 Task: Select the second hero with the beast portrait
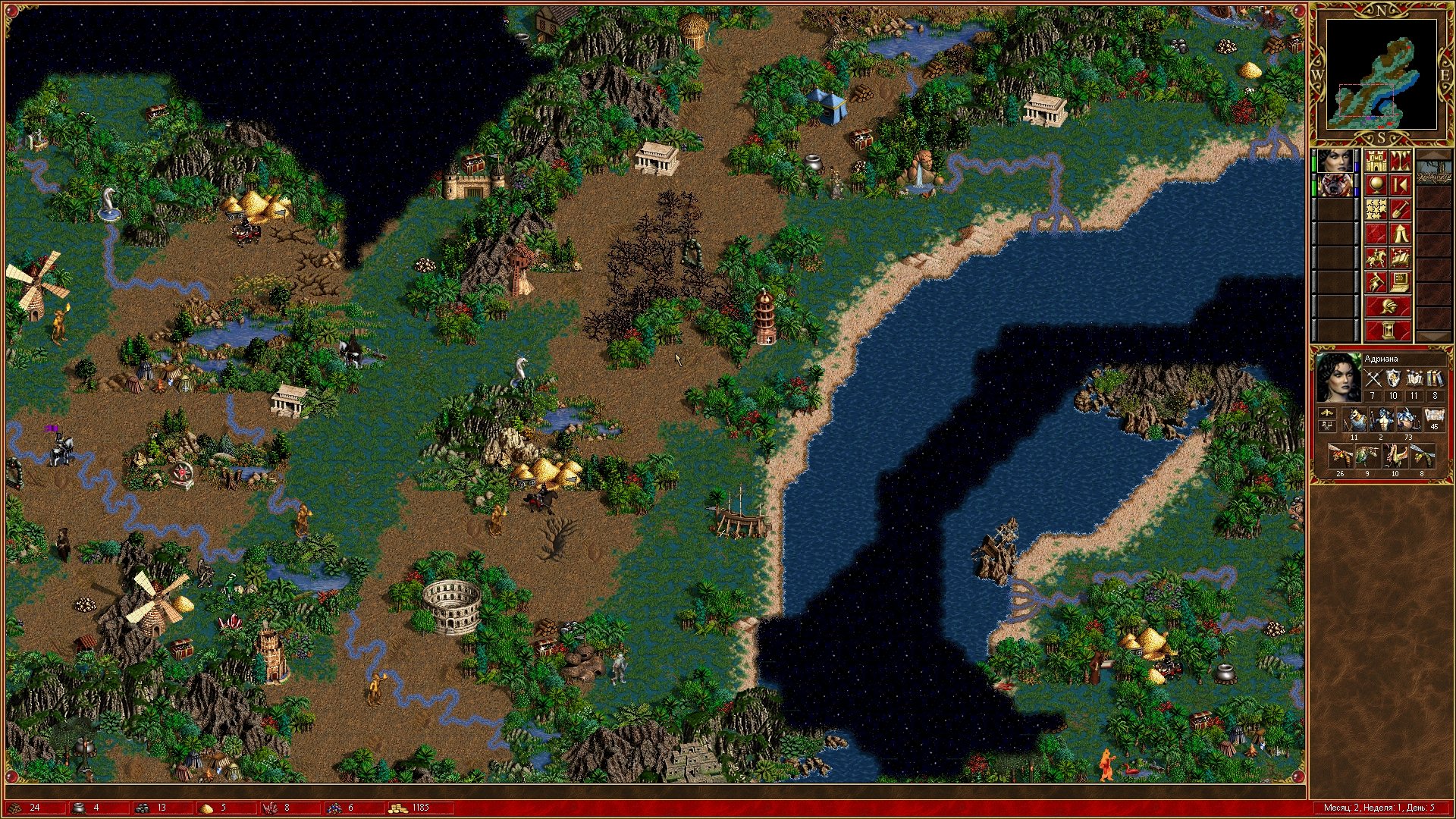tap(1335, 185)
